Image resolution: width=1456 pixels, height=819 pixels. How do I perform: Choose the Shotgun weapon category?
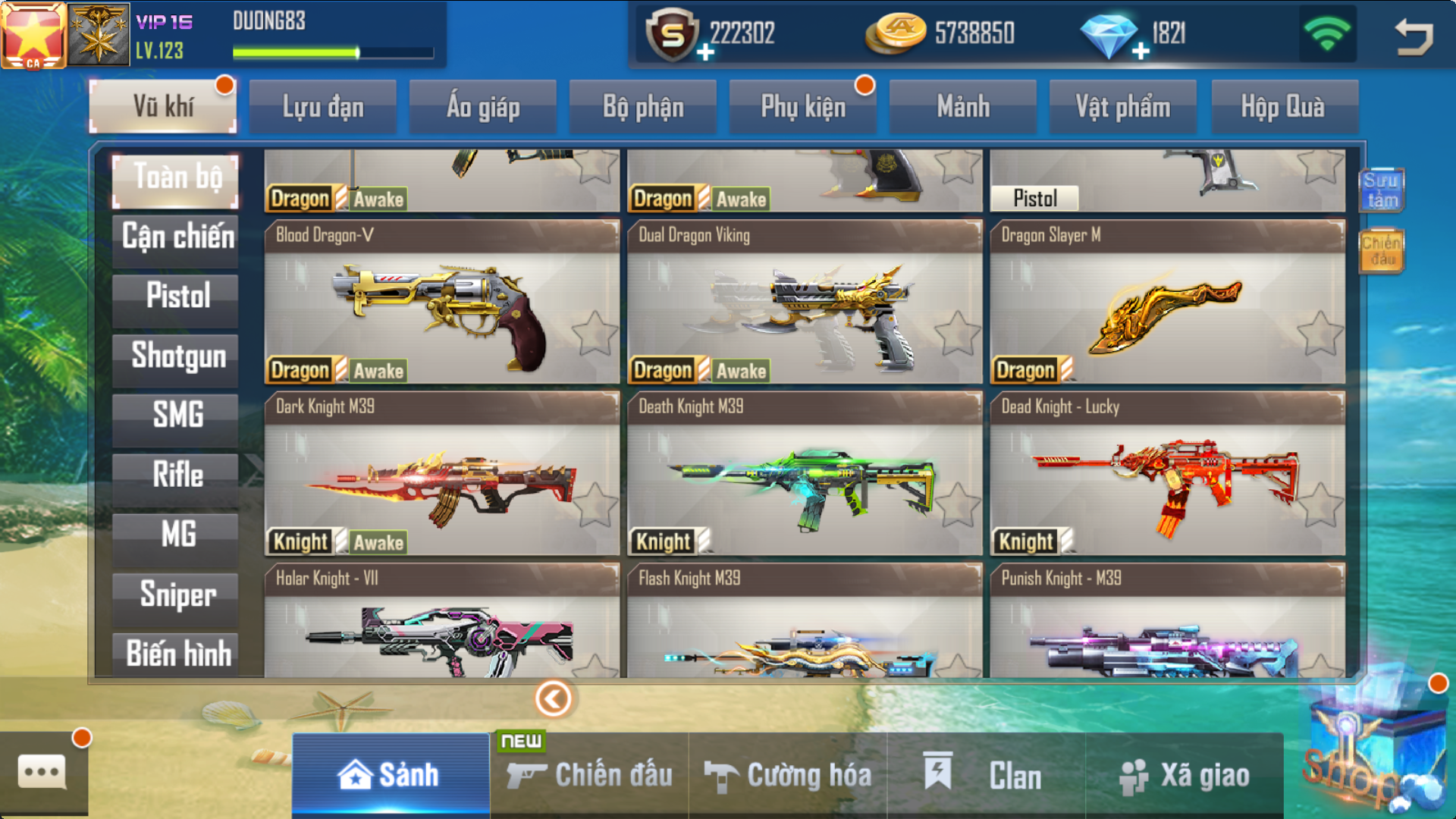tap(177, 356)
